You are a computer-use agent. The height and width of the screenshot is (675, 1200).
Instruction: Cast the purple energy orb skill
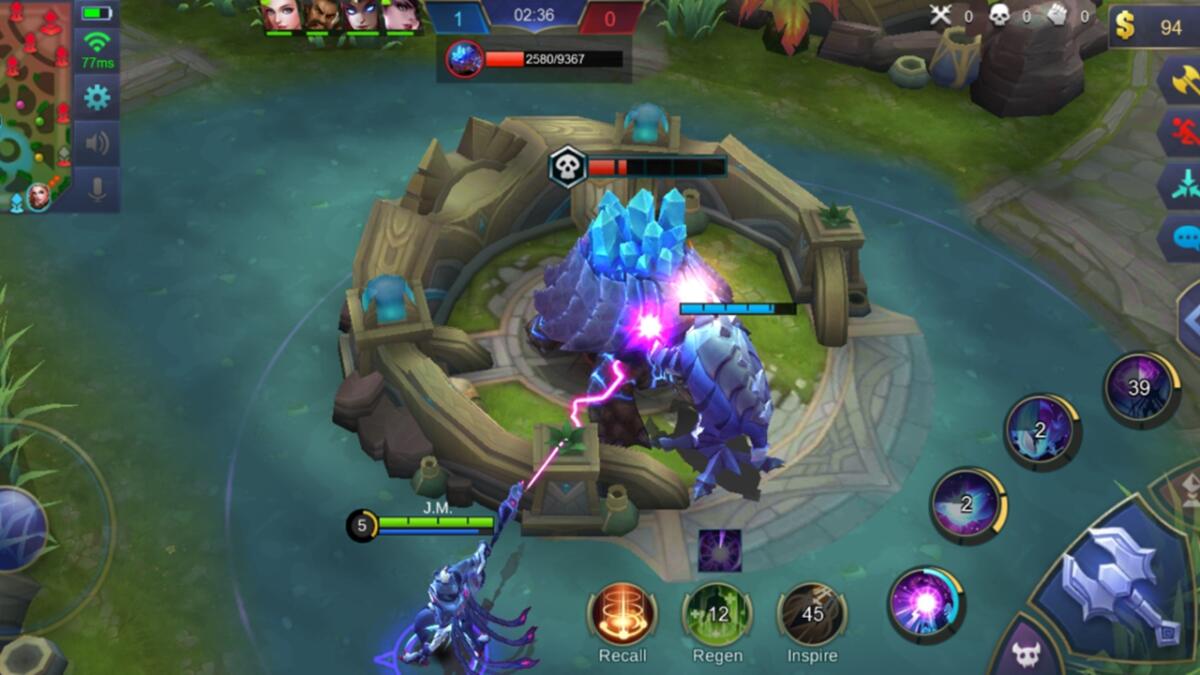(926, 603)
